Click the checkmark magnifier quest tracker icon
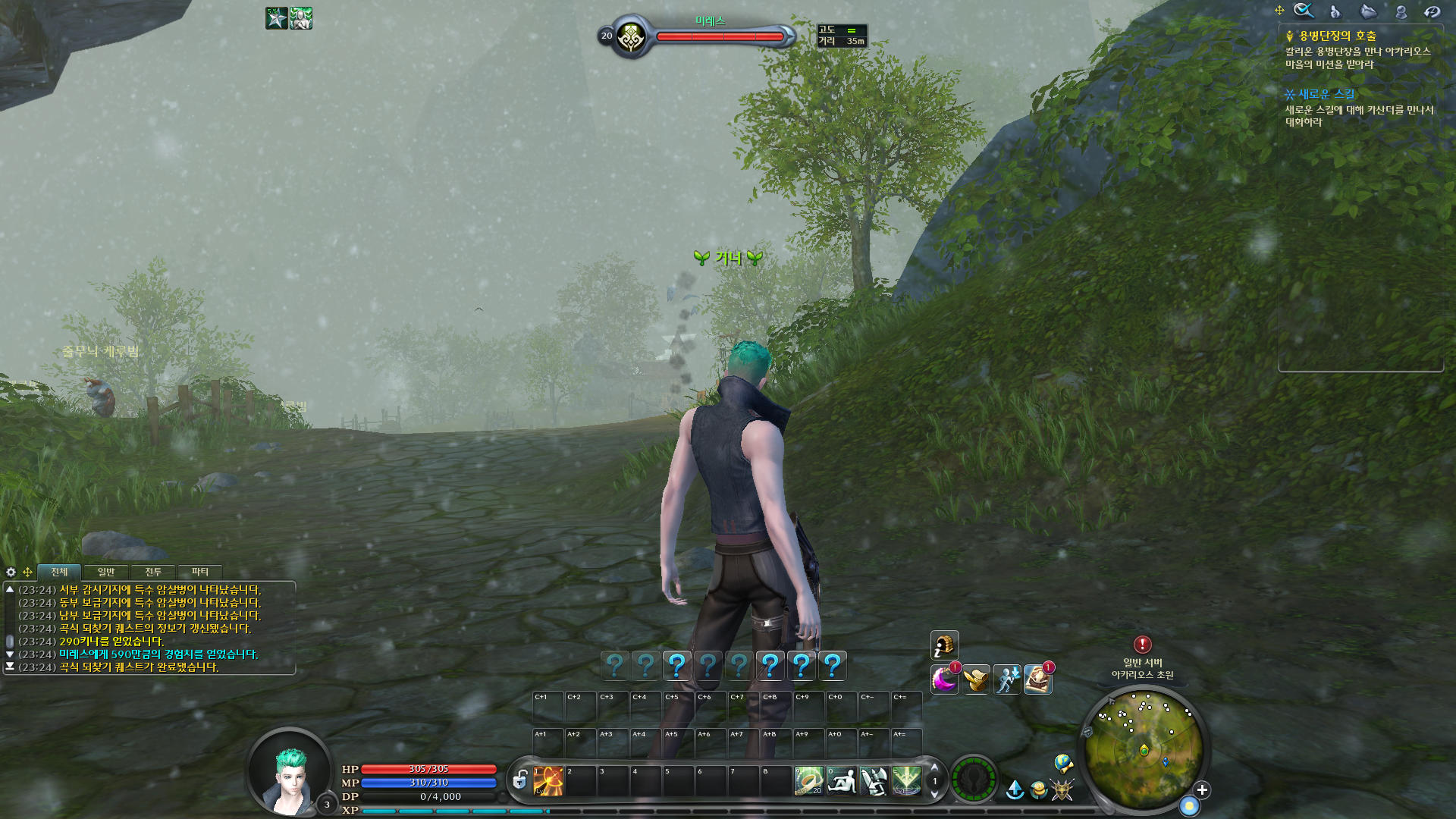1456x819 pixels. (1304, 11)
